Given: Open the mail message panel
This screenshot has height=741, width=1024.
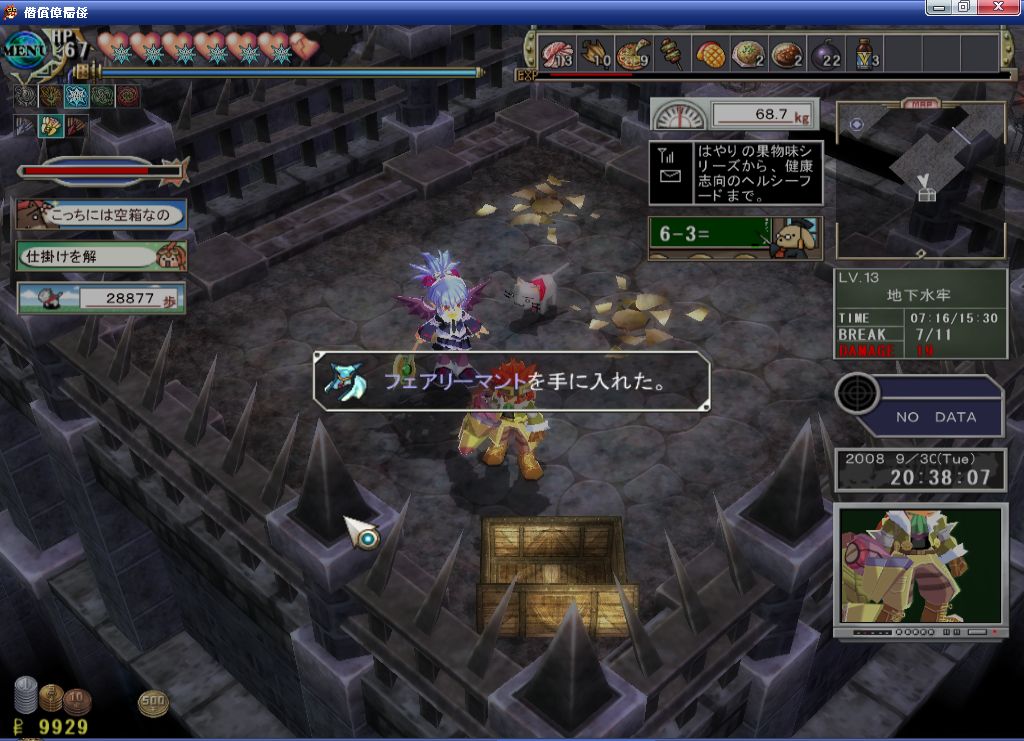Looking at the screenshot, I should tap(735, 173).
